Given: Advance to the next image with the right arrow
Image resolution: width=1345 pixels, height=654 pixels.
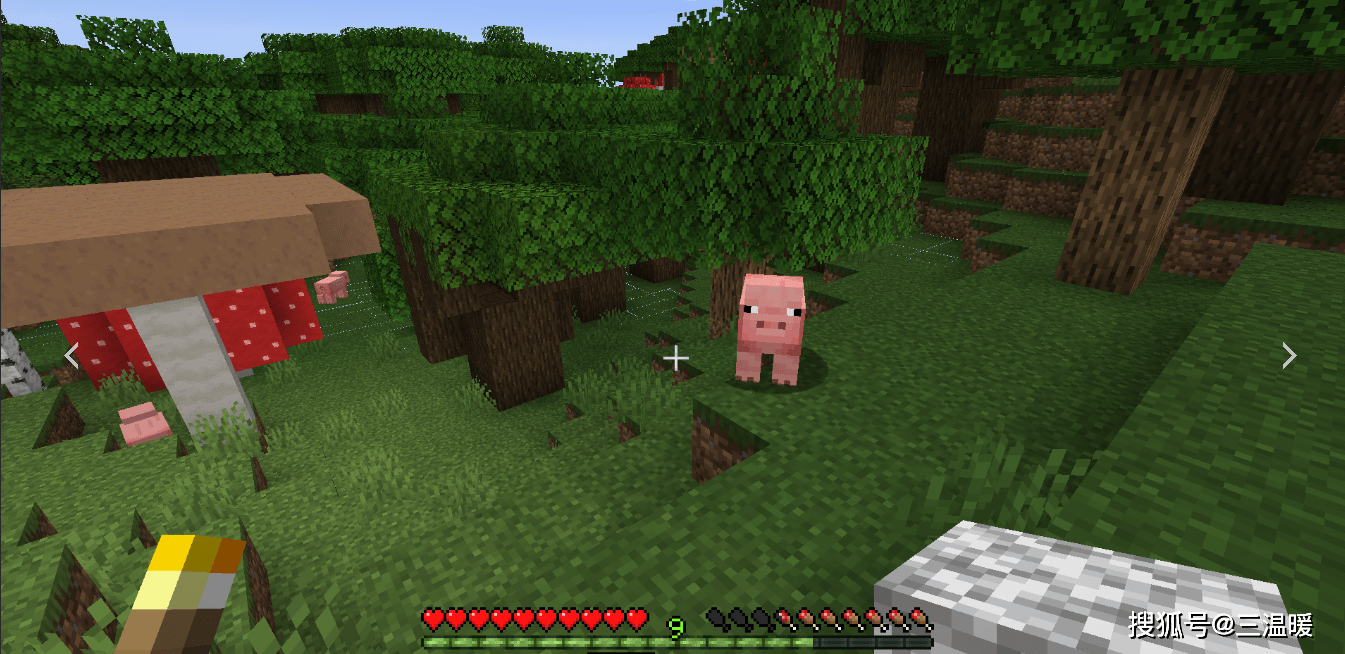Looking at the screenshot, I should [x=1289, y=355].
